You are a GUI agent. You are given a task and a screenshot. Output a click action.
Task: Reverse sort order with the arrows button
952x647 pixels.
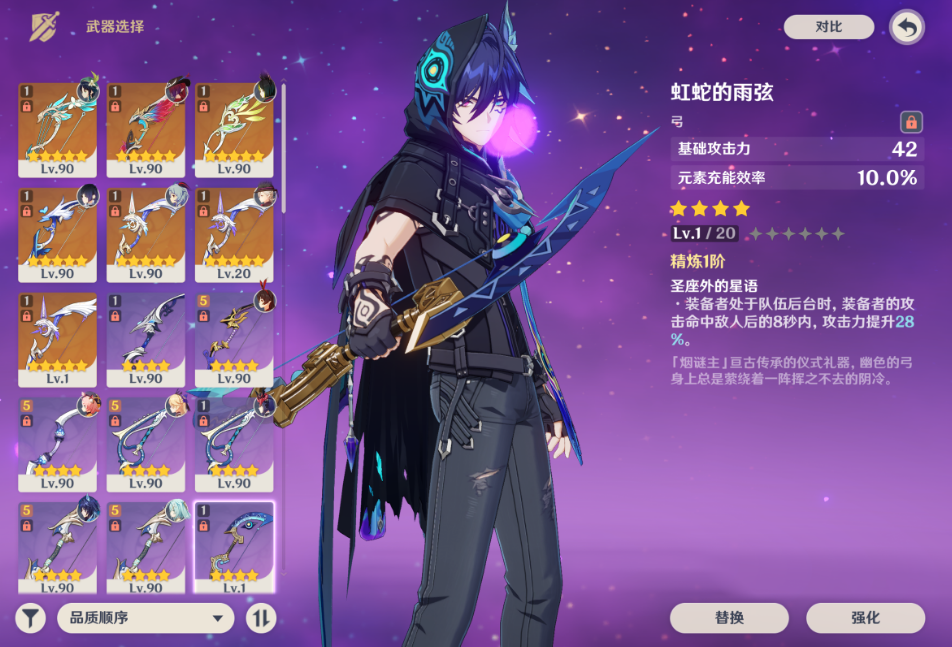click(260, 618)
